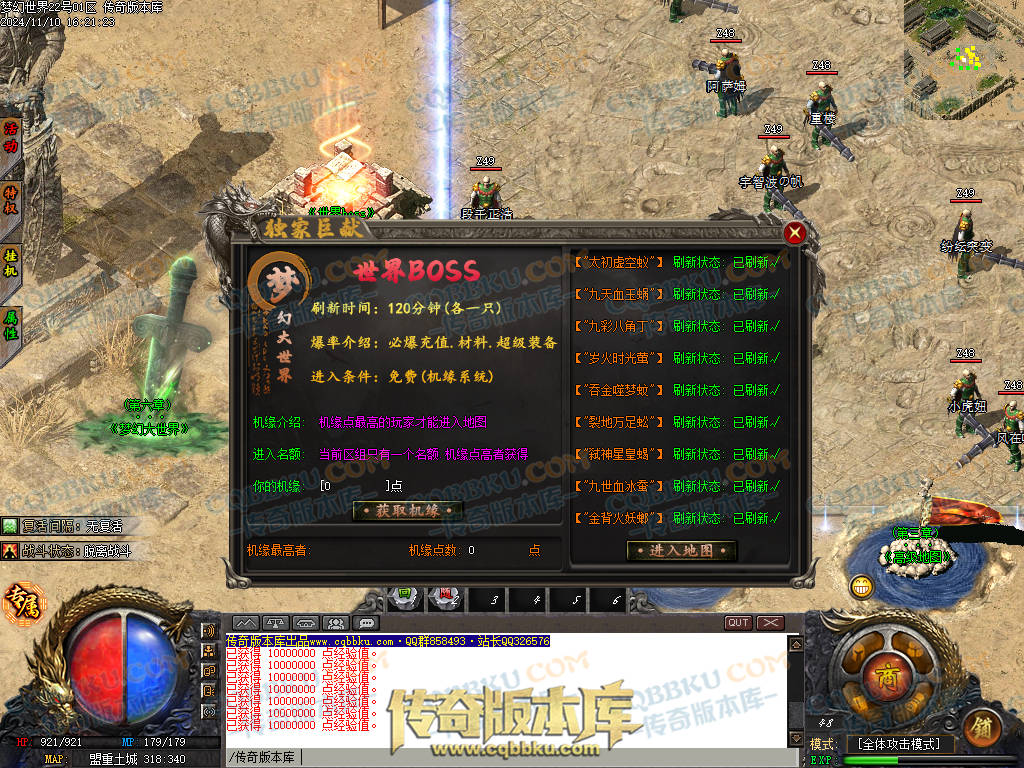Close the 世界BOSS dialog
This screenshot has width=1024, height=768.
coord(795,234)
